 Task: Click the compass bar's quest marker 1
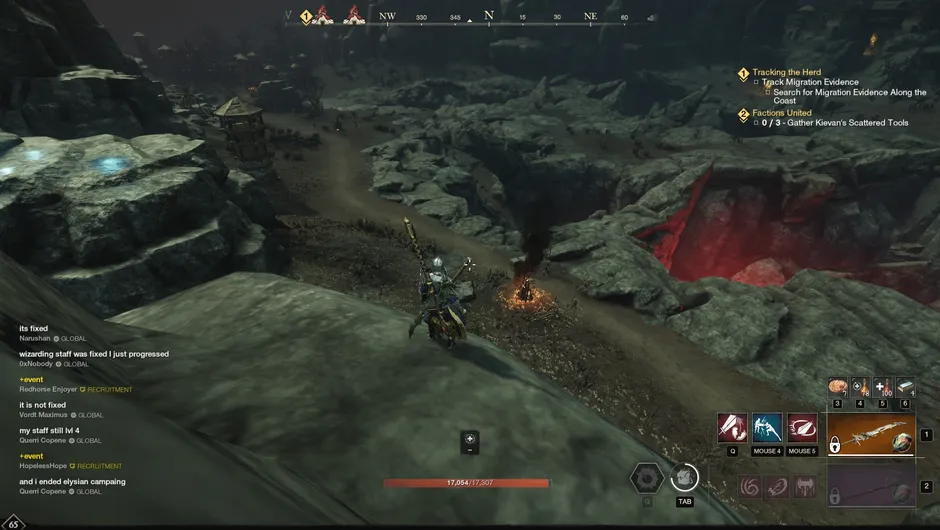tap(307, 17)
